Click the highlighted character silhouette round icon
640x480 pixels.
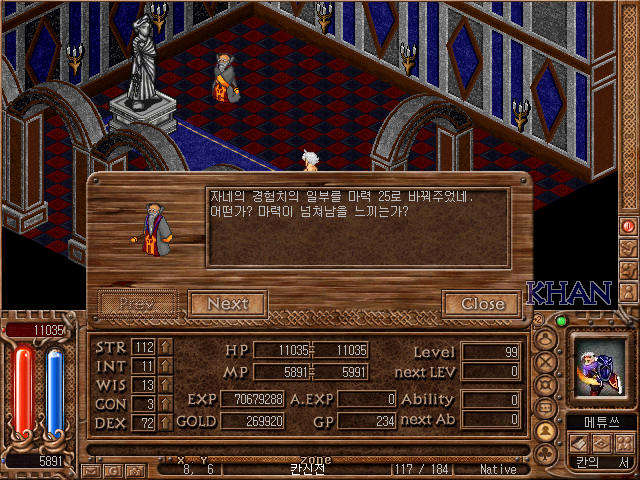point(546,431)
